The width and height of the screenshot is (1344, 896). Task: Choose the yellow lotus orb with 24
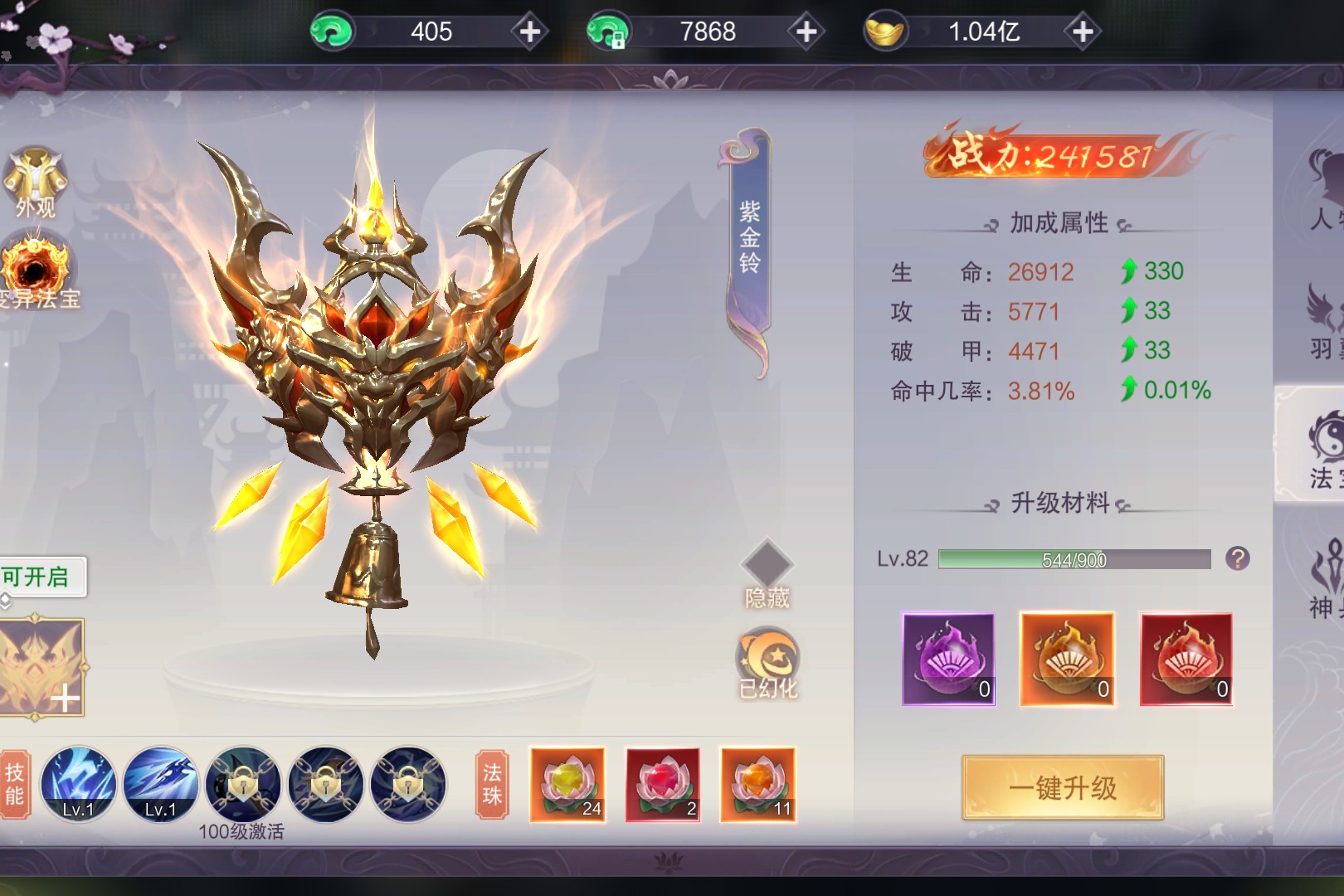tap(567, 784)
